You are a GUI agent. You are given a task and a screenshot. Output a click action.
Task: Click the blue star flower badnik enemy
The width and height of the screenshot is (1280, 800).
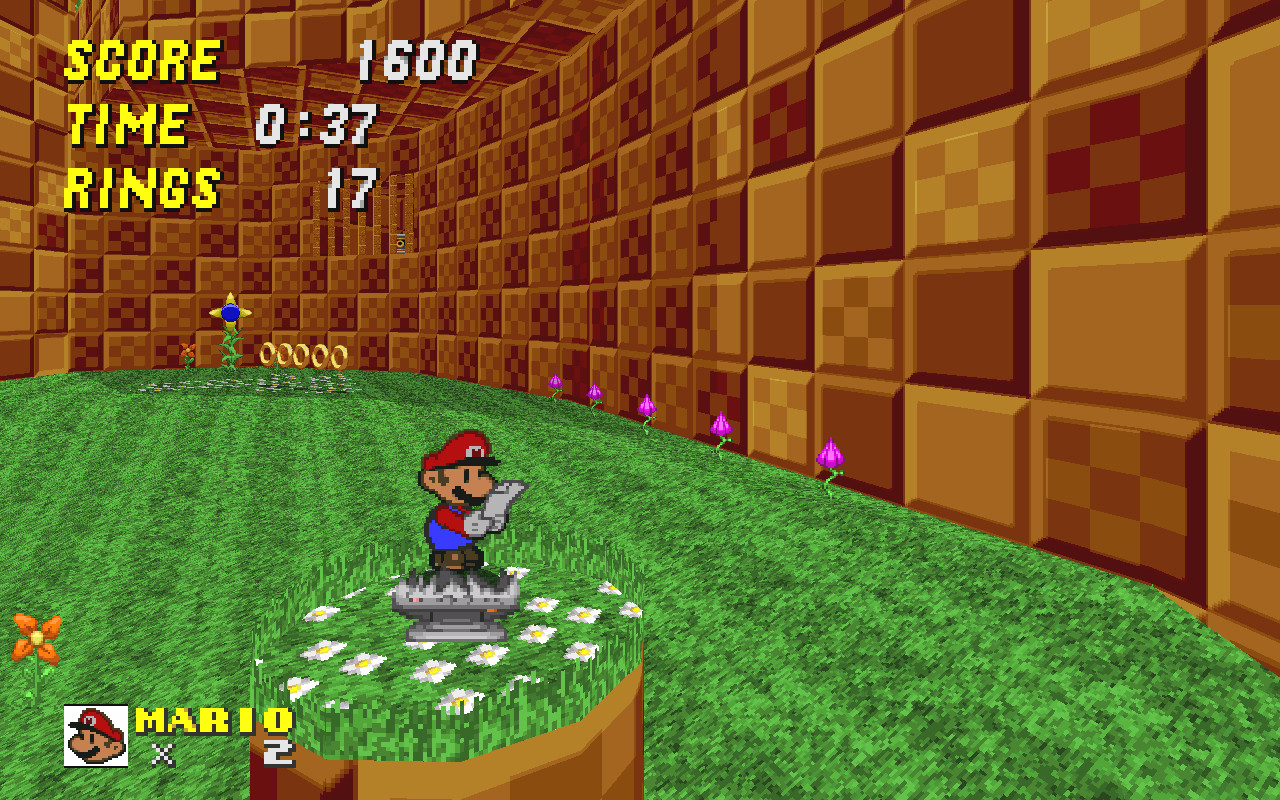[x=231, y=315]
